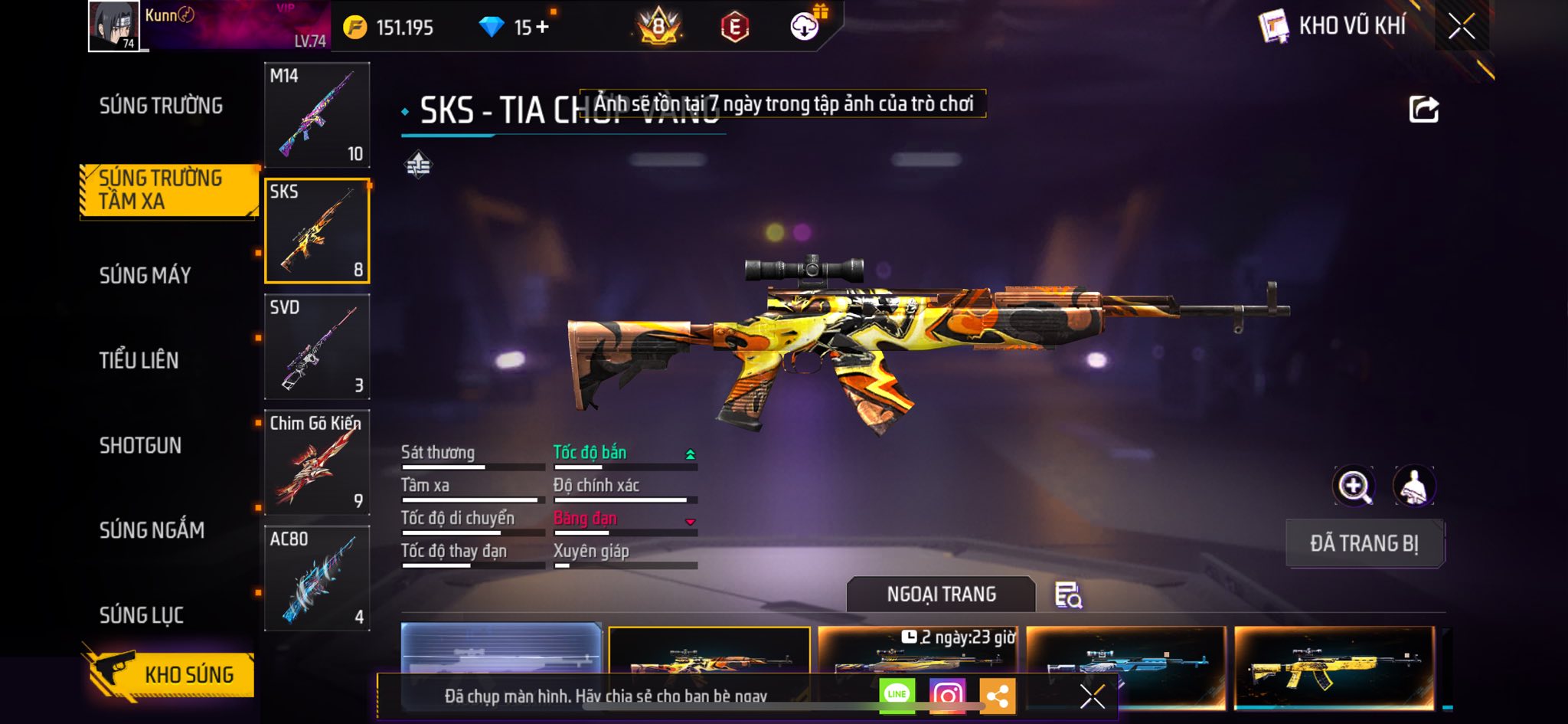Select the Súng Trường category
Viewport: 1568px width, 724px height.
(161, 106)
